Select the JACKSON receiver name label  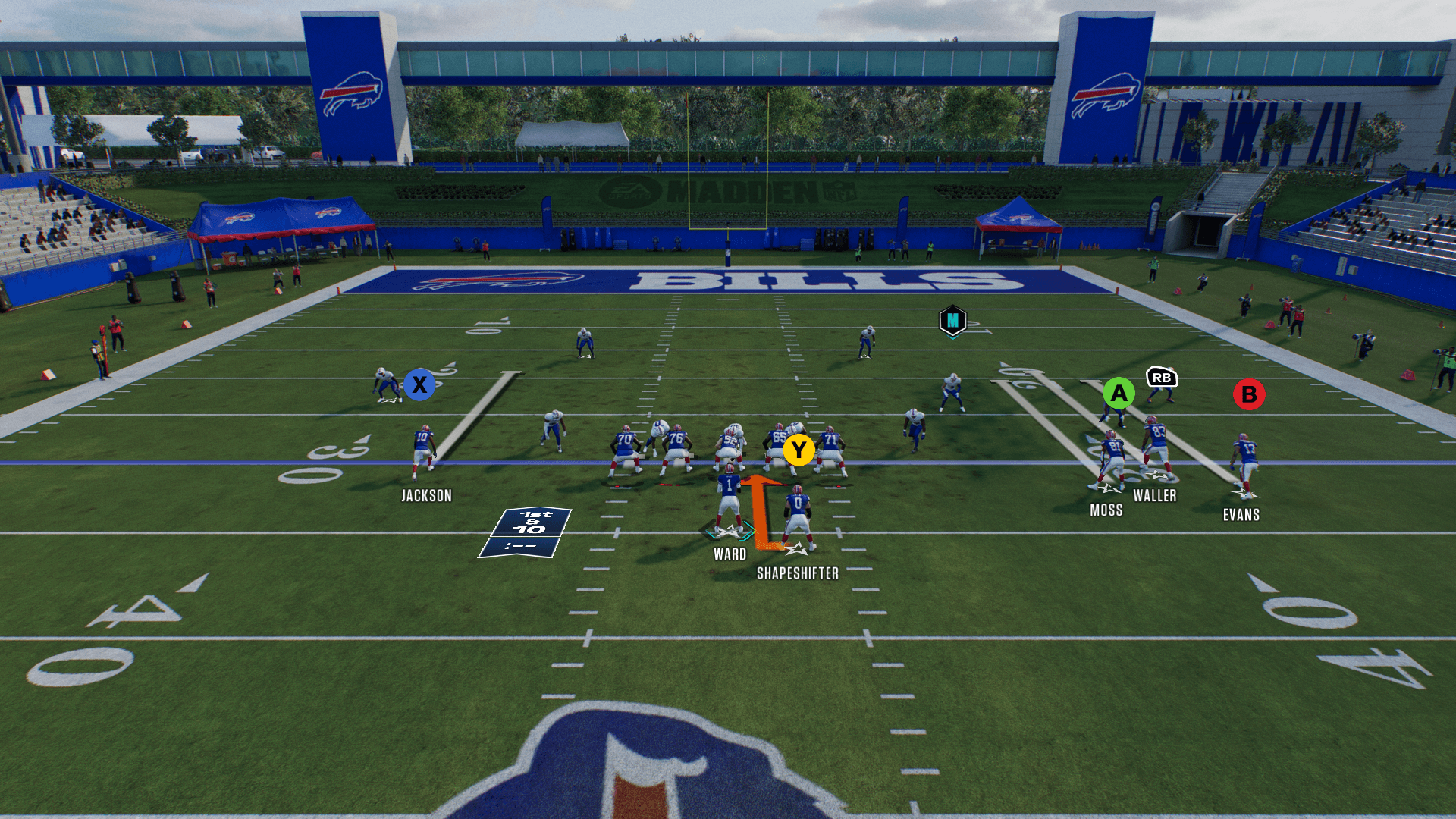click(426, 496)
